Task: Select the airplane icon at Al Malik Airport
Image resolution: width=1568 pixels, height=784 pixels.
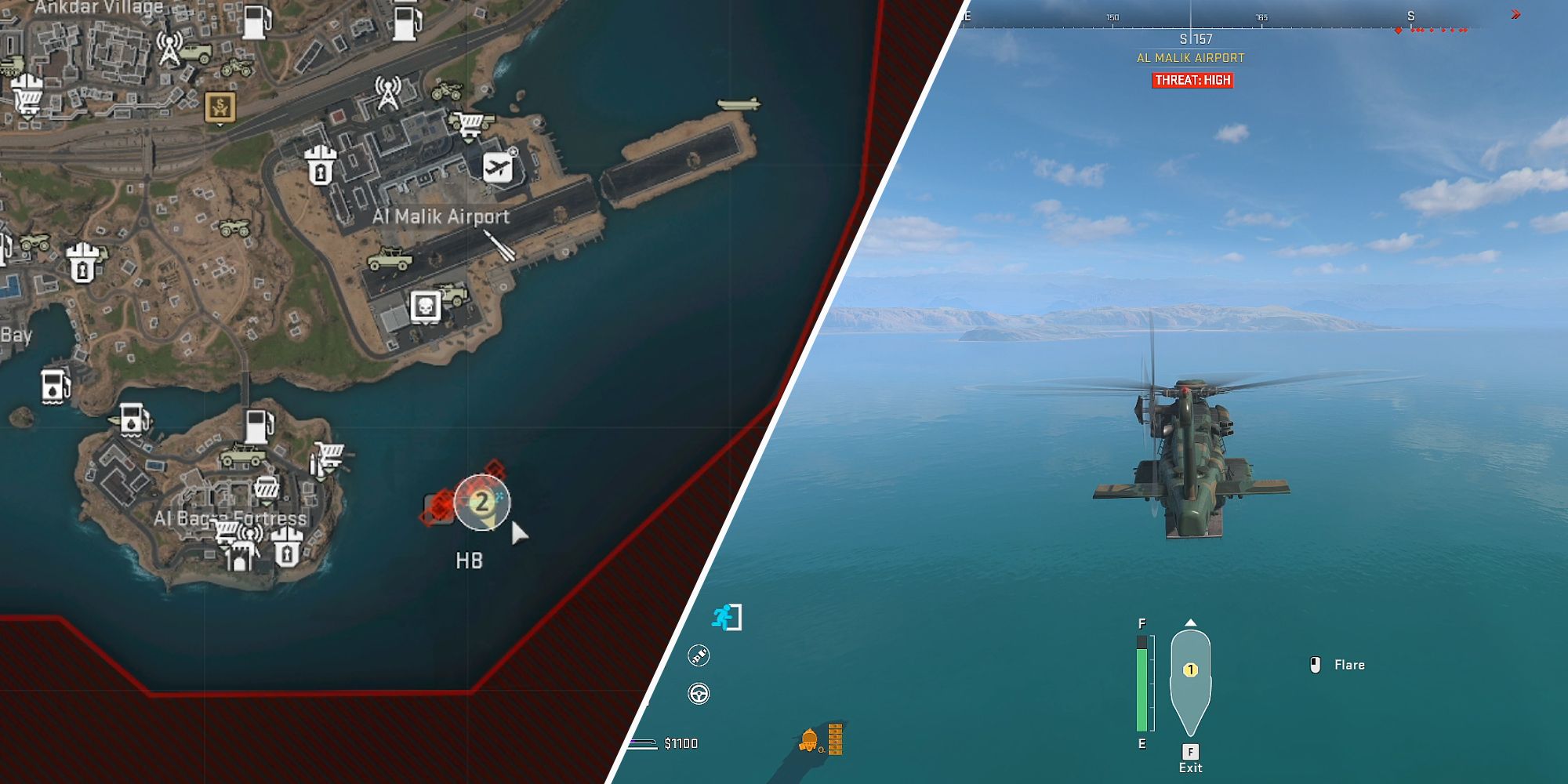Action: pos(498,167)
